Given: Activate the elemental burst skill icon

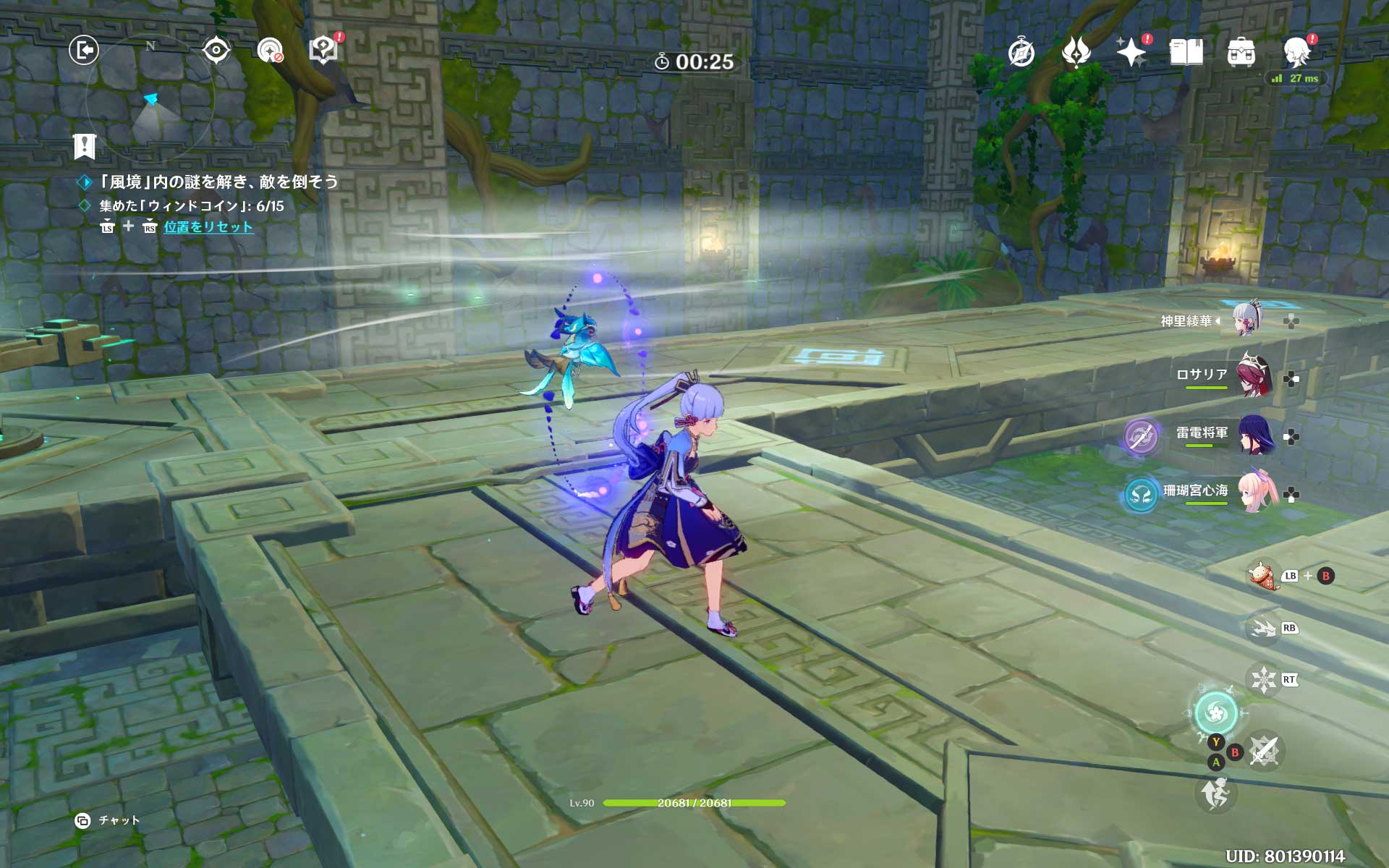Looking at the screenshot, I should click(x=1215, y=713).
